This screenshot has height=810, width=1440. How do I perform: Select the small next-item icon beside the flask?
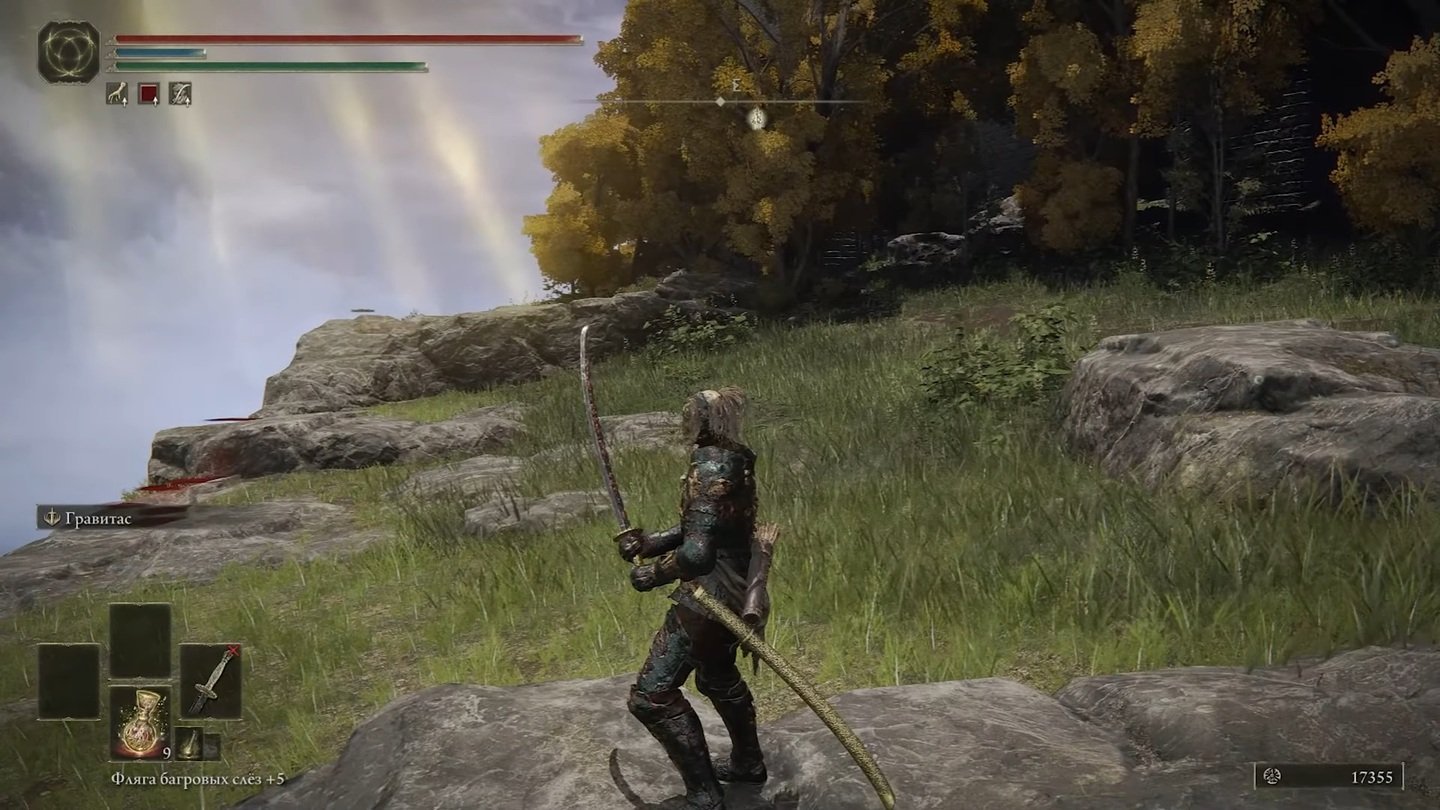pyautogui.click(x=189, y=744)
